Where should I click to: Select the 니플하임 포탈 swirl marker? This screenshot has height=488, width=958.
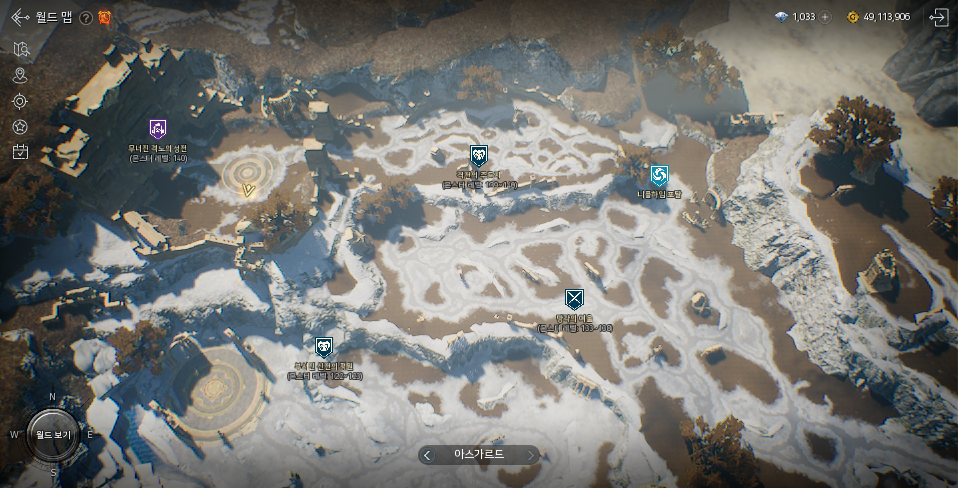[x=658, y=176]
